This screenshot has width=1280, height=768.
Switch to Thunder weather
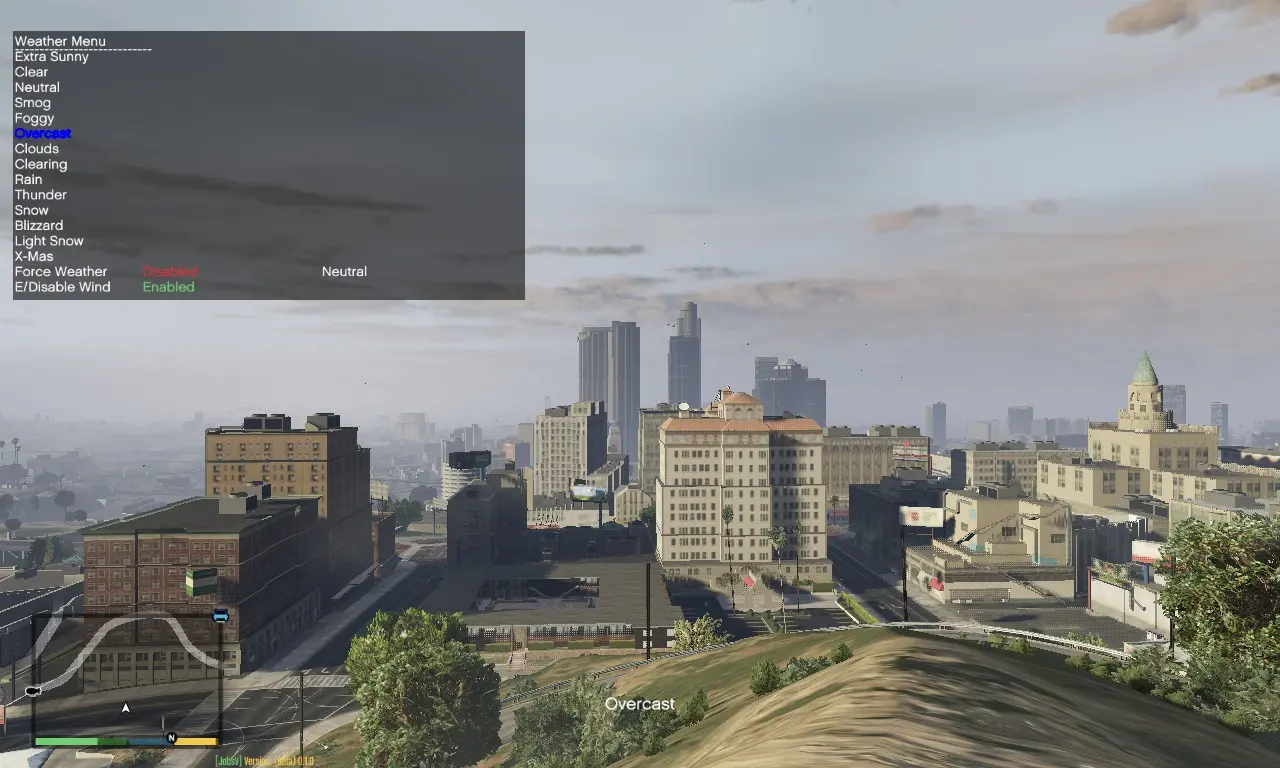coord(40,194)
